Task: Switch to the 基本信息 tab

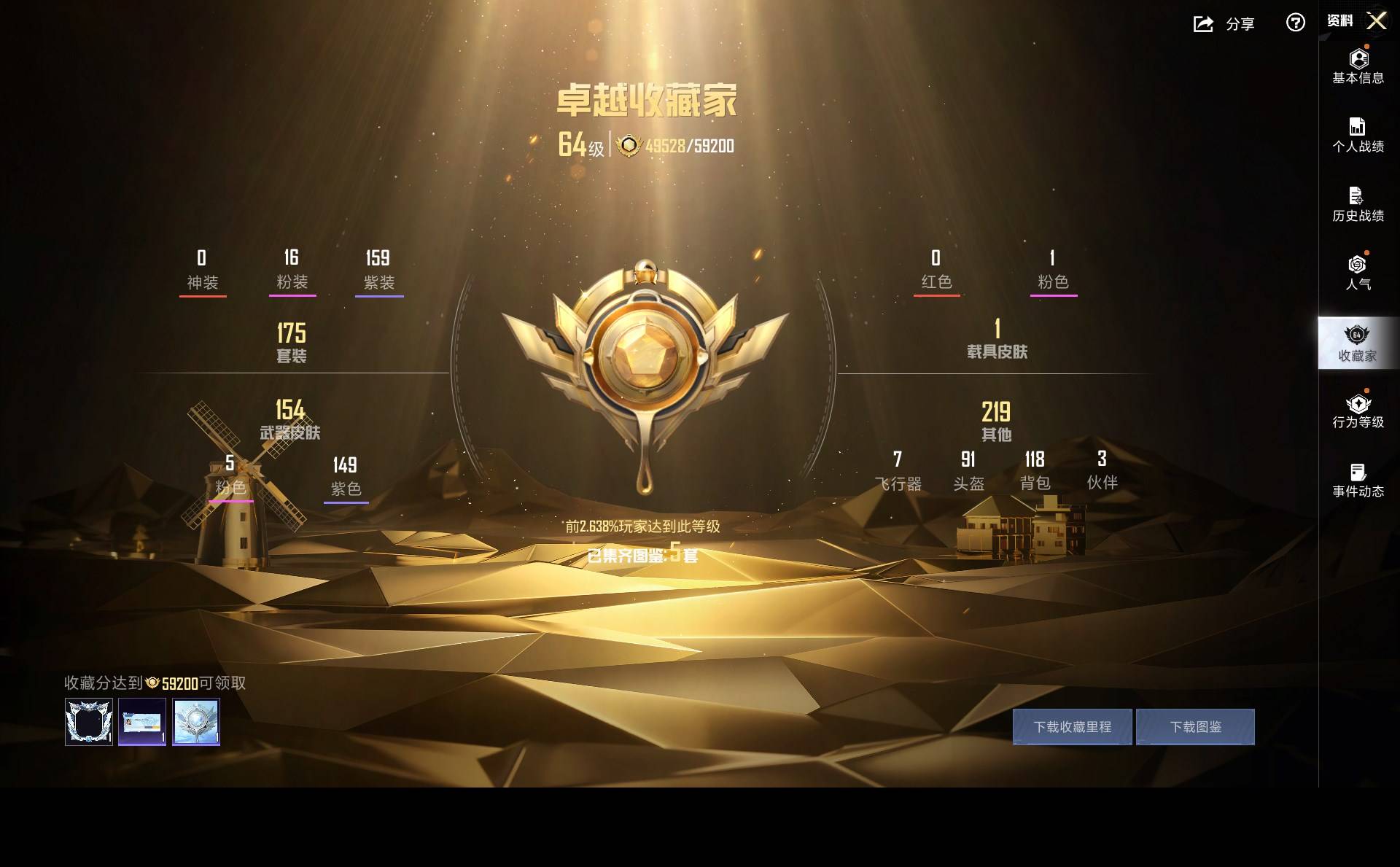Action: 1358,66
